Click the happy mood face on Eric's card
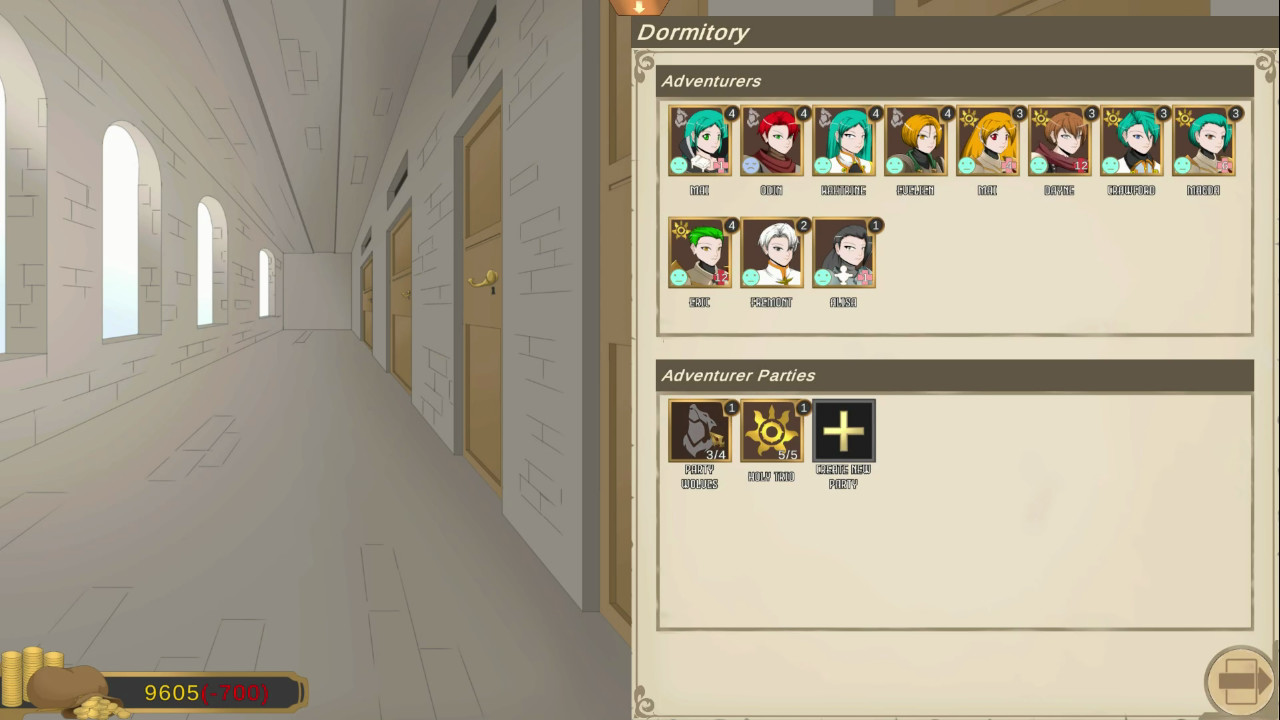Image resolution: width=1280 pixels, height=720 pixels. tap(681, 275)
